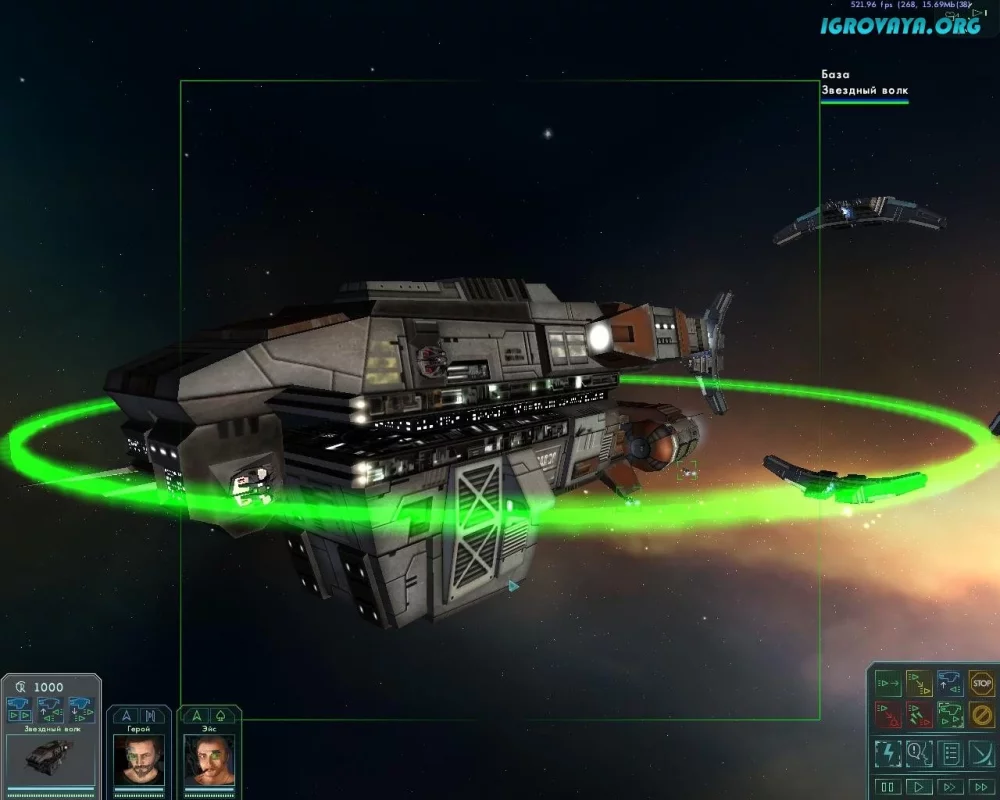The height and width of the screenshot is (800, 1000).
Task: Click the blue dock-to-base order icon
Action: (x=950, y=684)
